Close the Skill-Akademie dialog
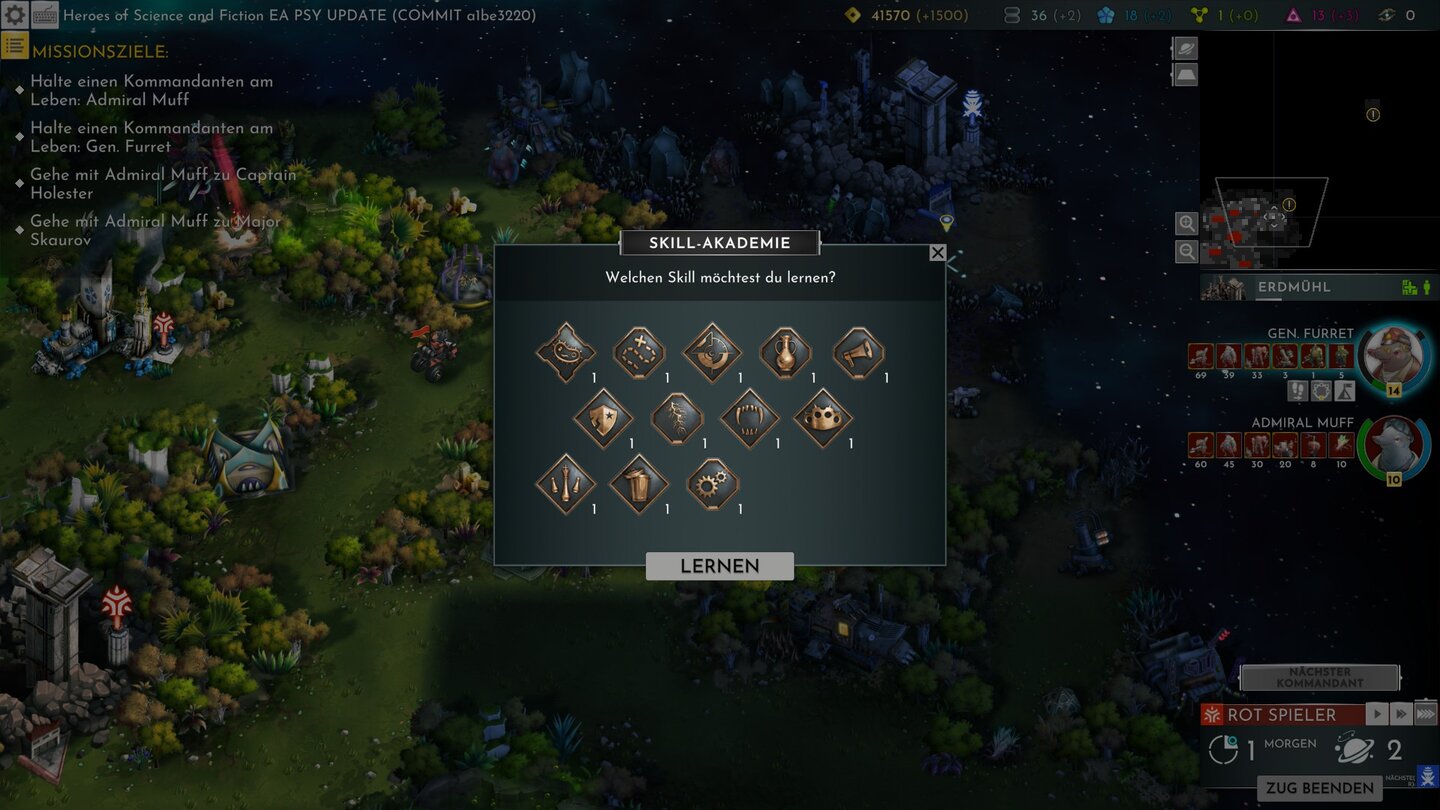 937,253
